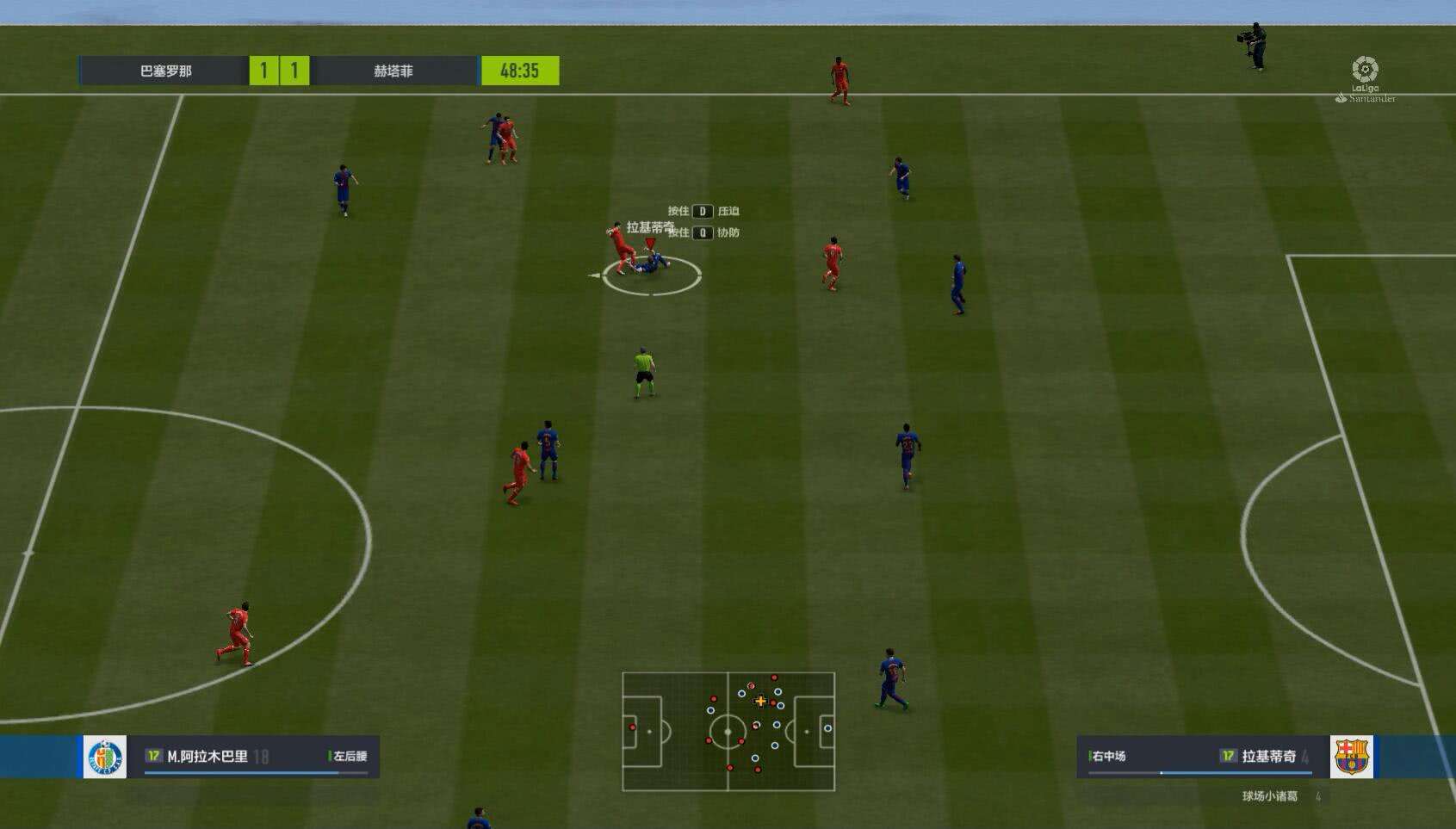Select the Barcelona club crest

[1351, 757]
